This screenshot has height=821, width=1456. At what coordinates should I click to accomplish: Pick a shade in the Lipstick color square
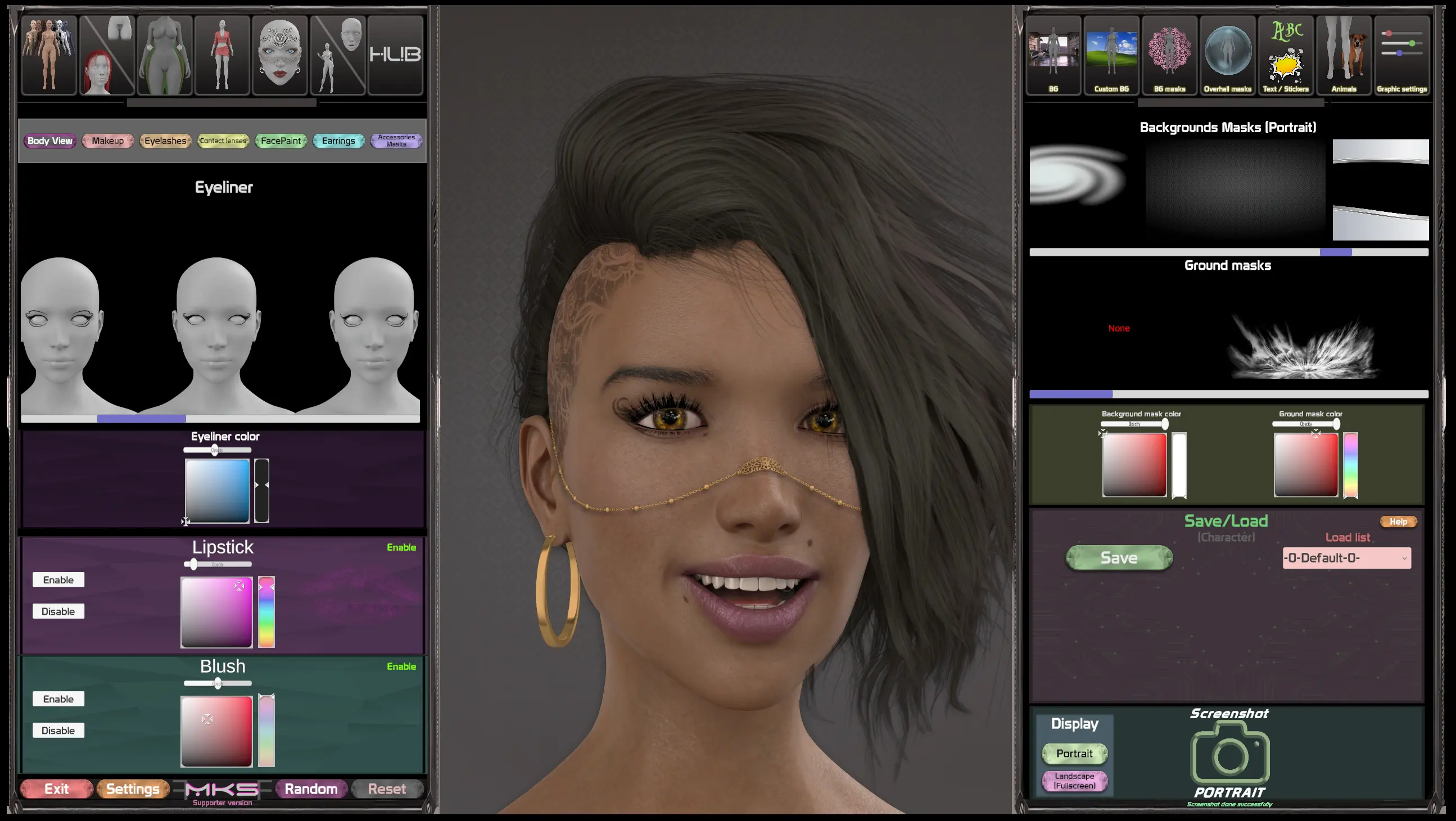216,612
